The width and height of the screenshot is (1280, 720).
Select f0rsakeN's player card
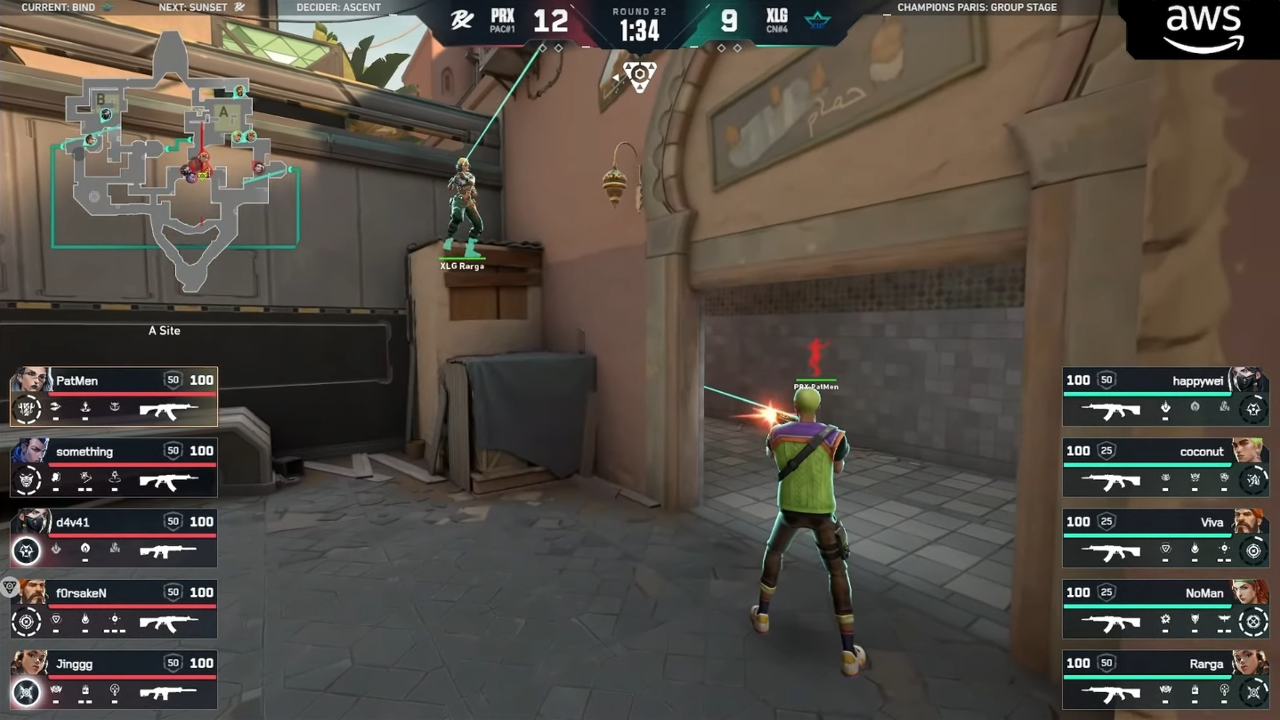pos(114,609)
